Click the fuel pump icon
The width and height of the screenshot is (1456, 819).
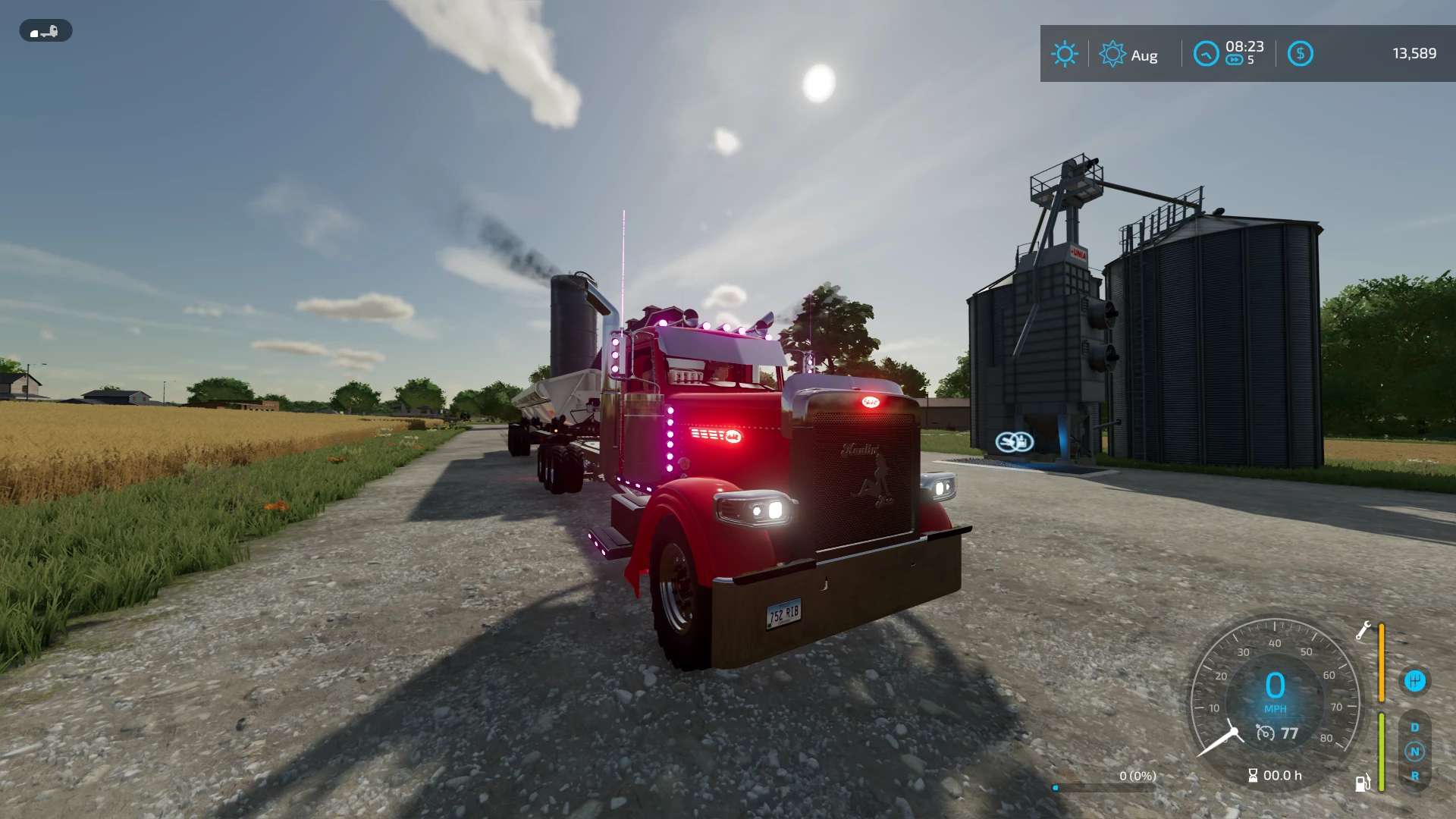pos(1363,783)
